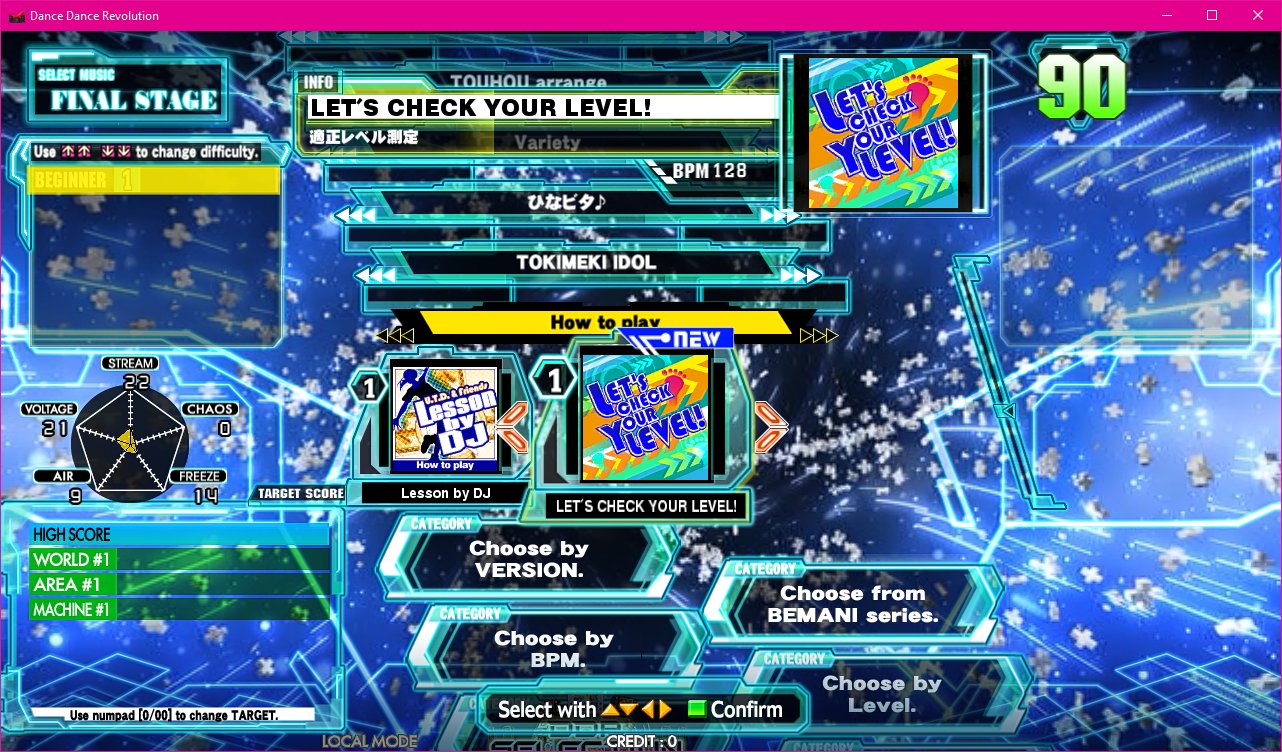Viewport: 1282px width, 752px height.
Task: Select the BEGINNER difficulty row
Action: click(155, 180)
